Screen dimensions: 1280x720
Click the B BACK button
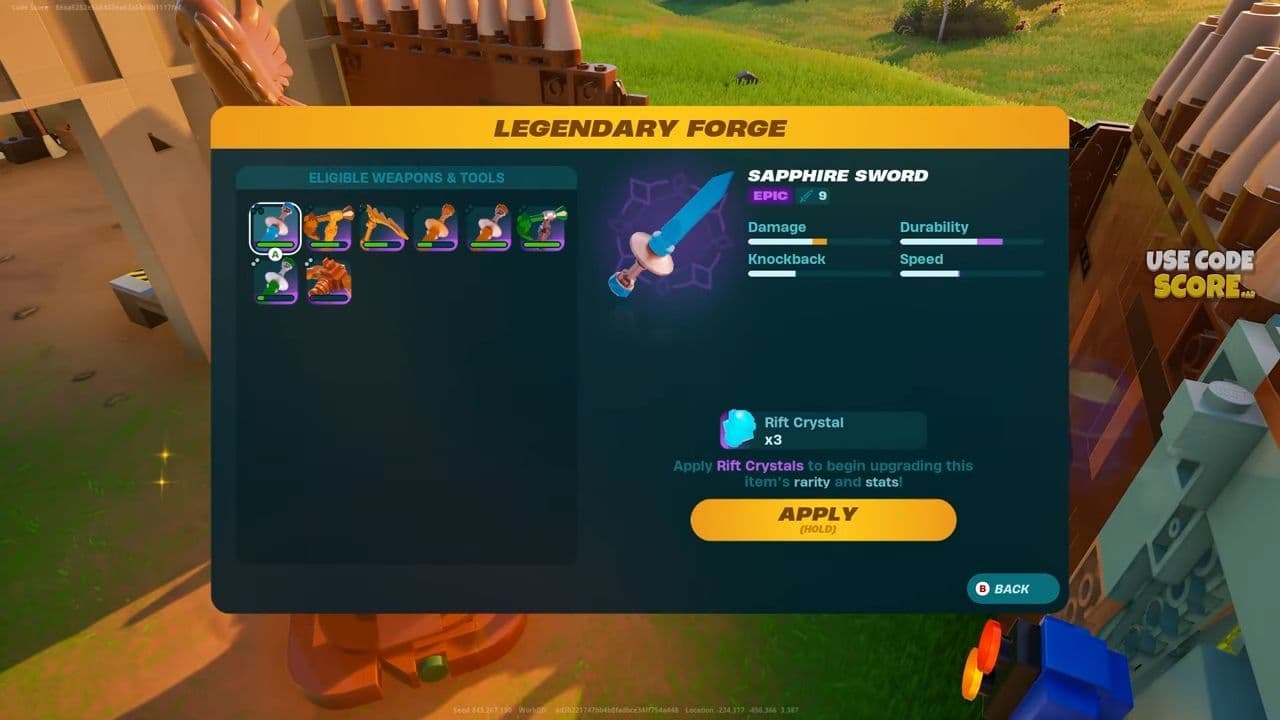[1011, 589]
